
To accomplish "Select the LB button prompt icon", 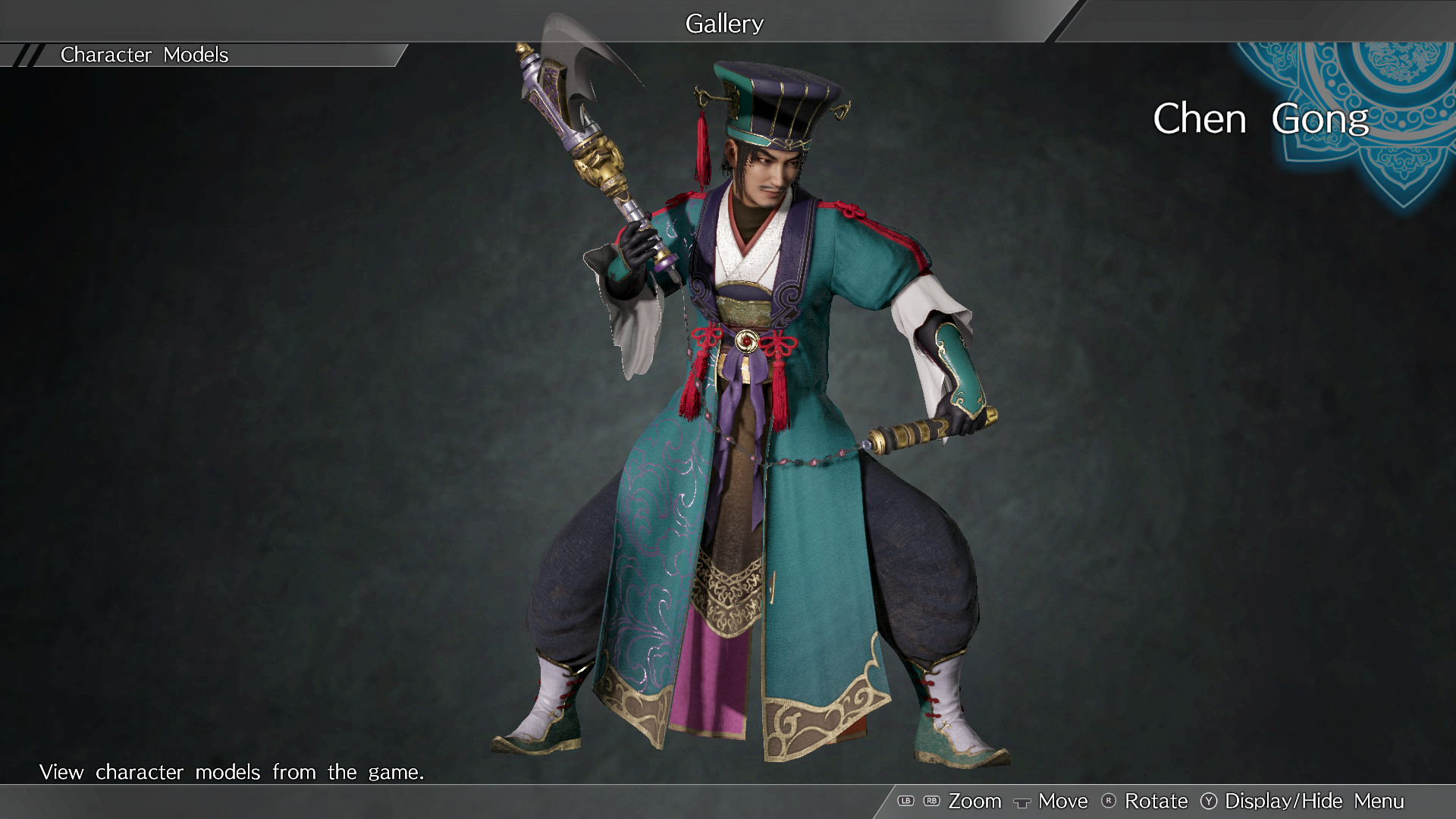I will [905, 802].
